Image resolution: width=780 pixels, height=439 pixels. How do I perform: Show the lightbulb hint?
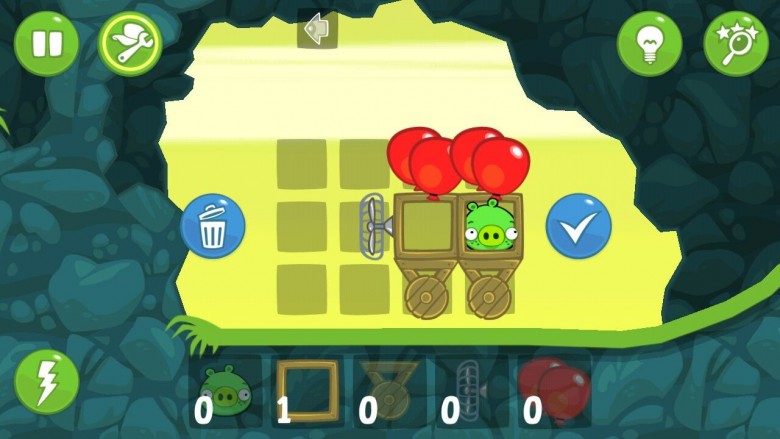point(649,43)
